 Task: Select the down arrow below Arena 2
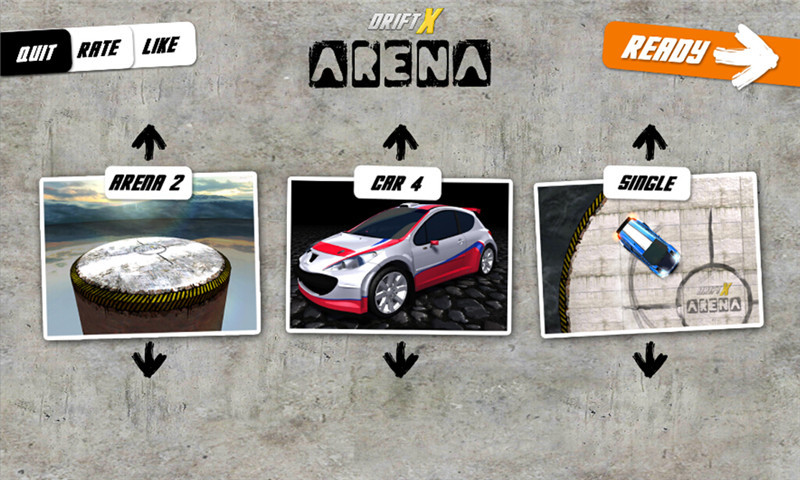point(149,359)
